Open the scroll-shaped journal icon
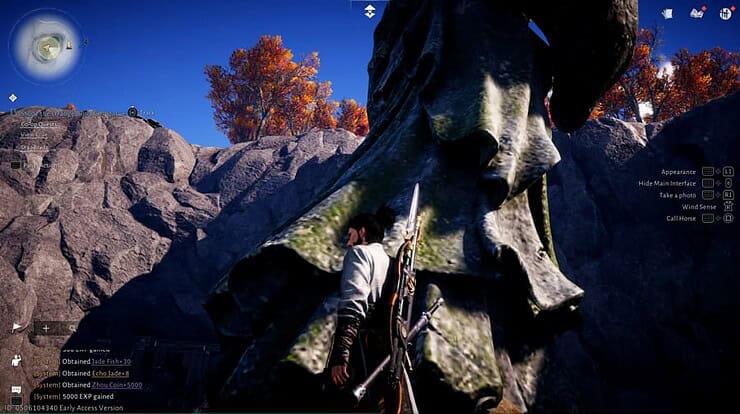 (x=667, y=13)
